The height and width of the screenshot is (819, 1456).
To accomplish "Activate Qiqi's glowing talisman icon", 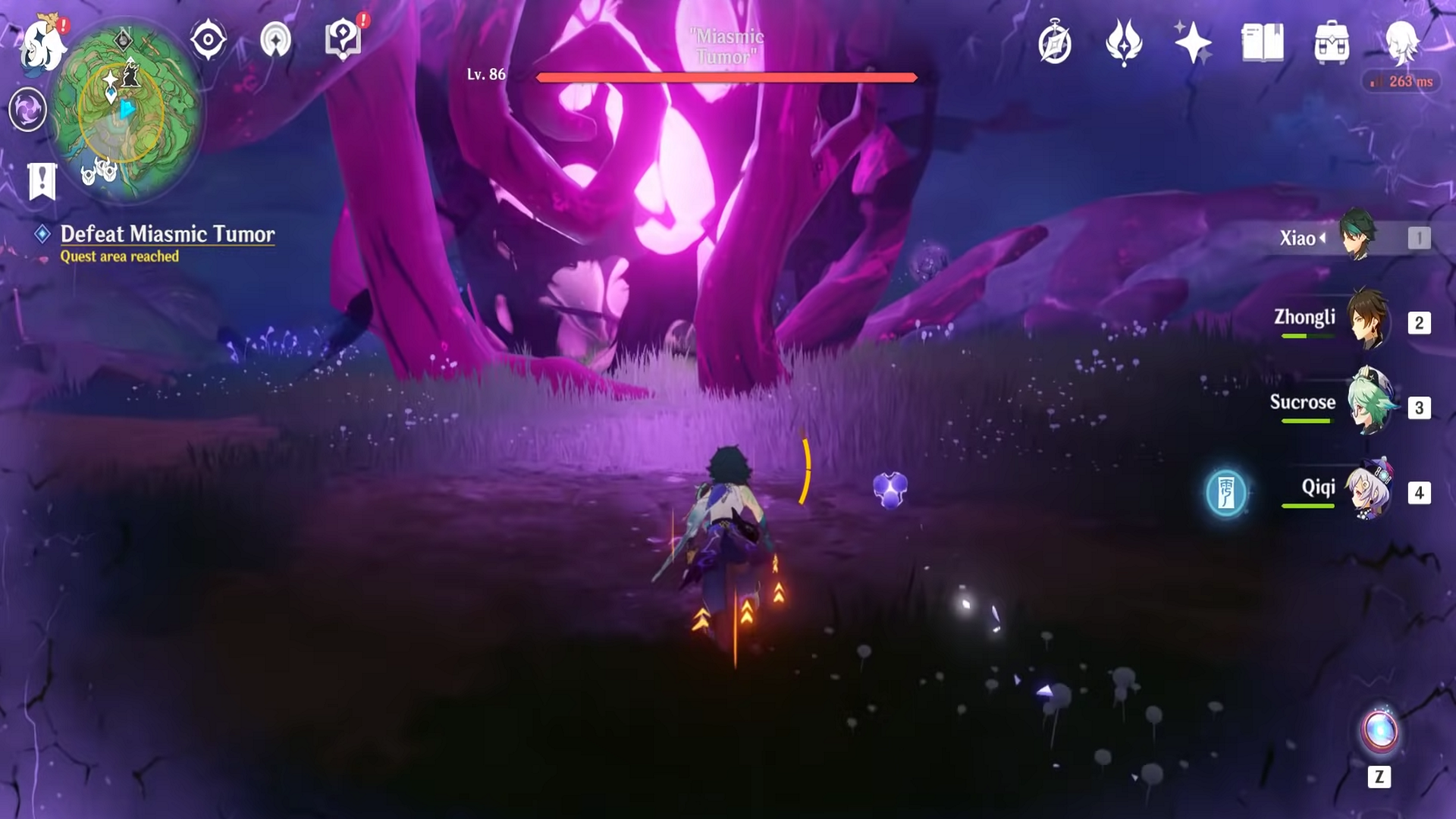I will [1226, 493].
